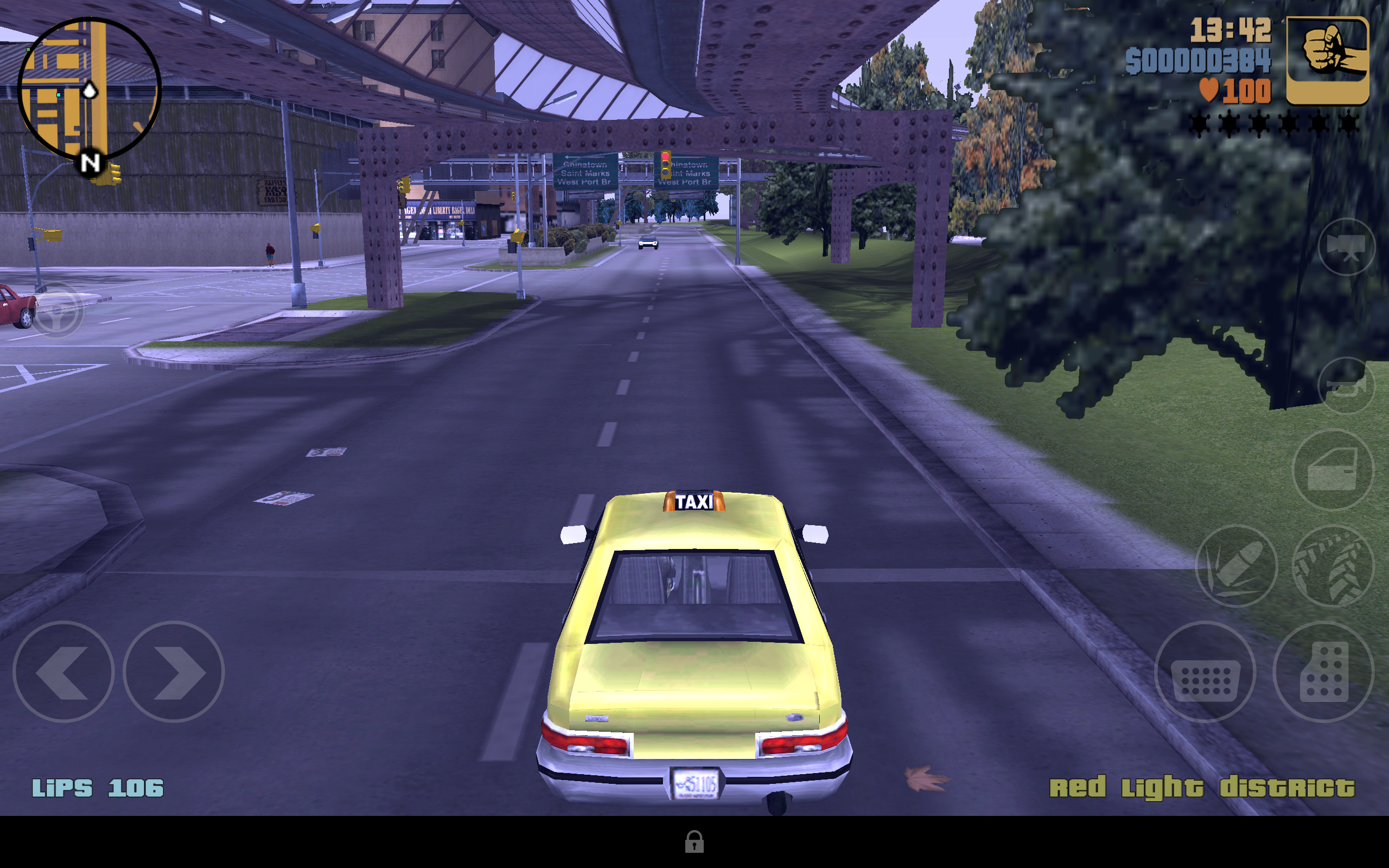Screen dimensions: 1389x868
Task: Tap the fist weapon icon
Action: 1327,60
